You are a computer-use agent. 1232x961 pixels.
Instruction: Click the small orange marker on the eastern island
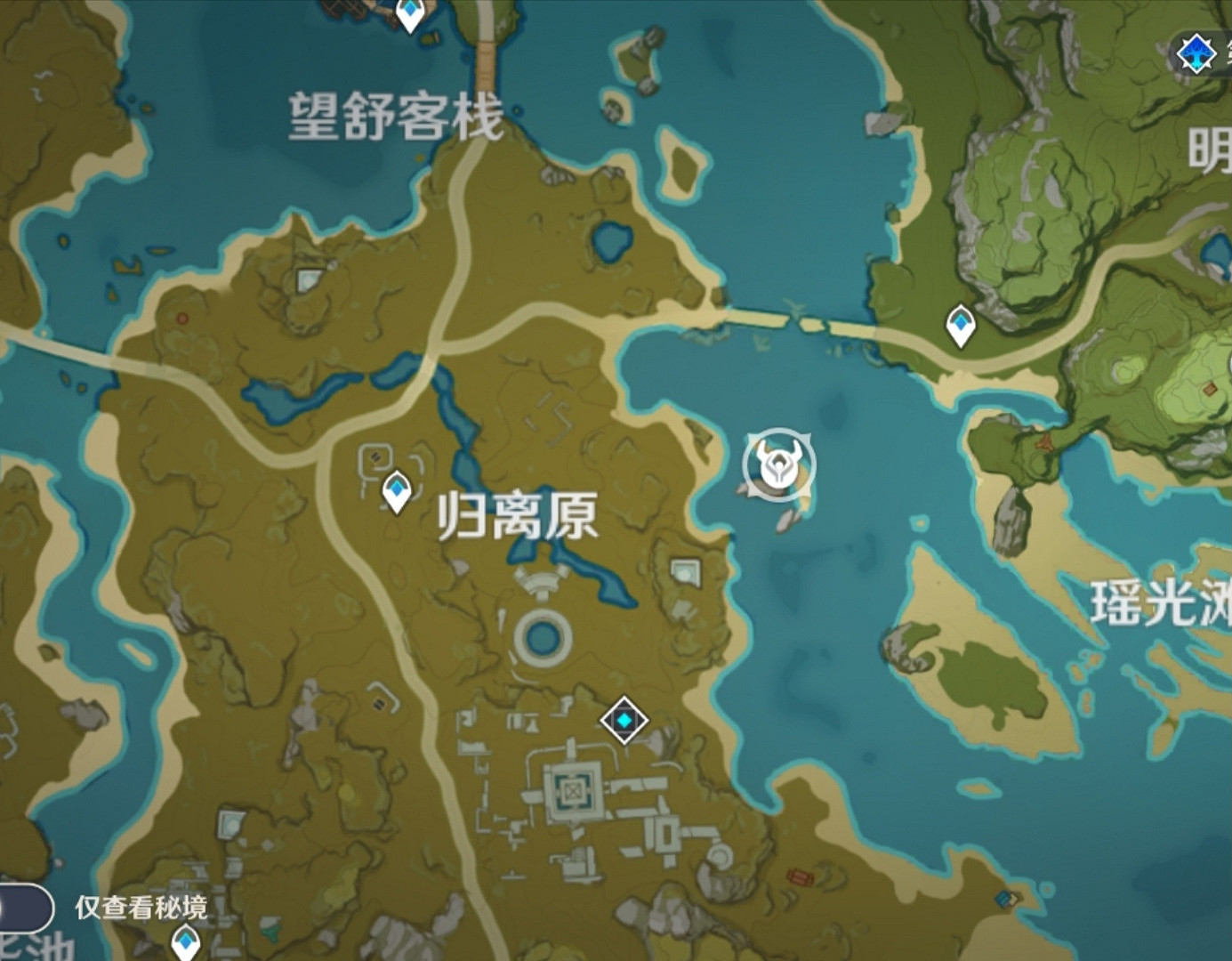[x=1212, y=389]
